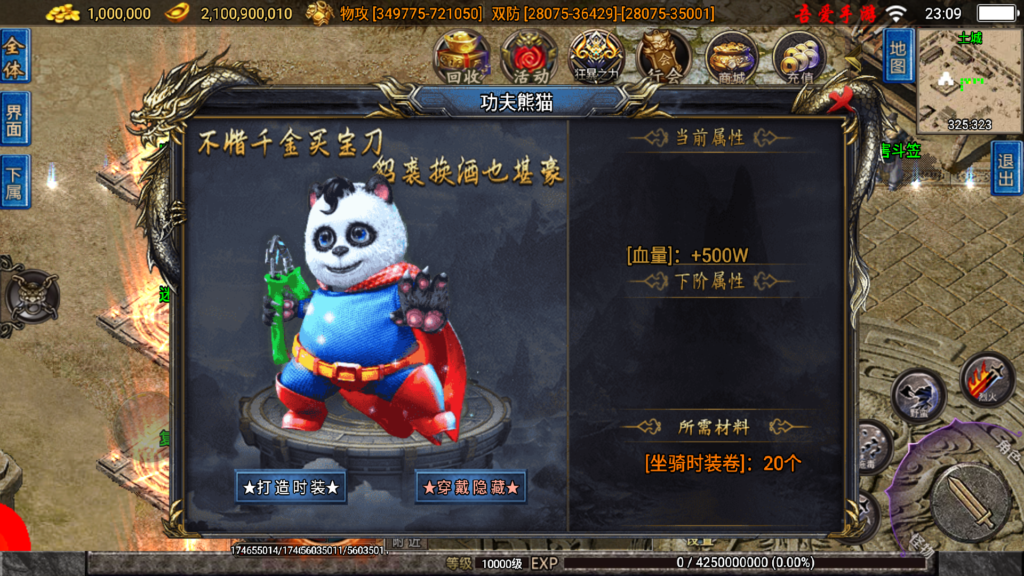This screenshot has width=1024, height=576.
Task: Click the 打造时装 forge costume button
Action: (x=291, y=487)
